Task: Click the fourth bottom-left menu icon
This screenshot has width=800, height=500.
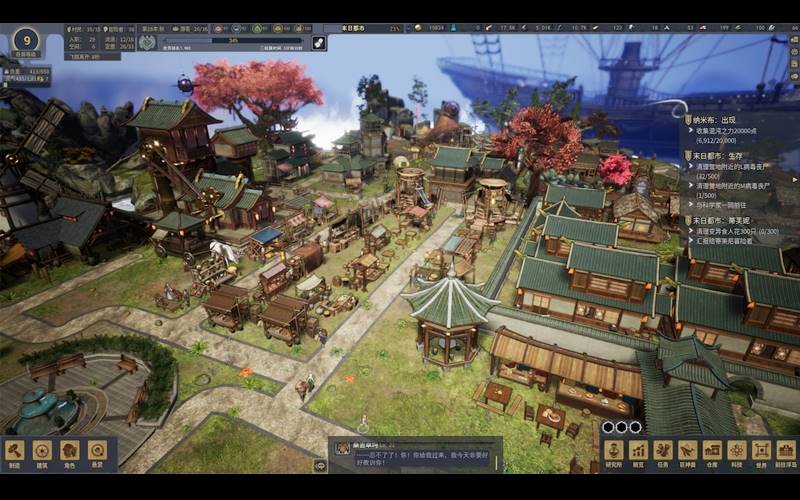Action: (x=97, y=452)
